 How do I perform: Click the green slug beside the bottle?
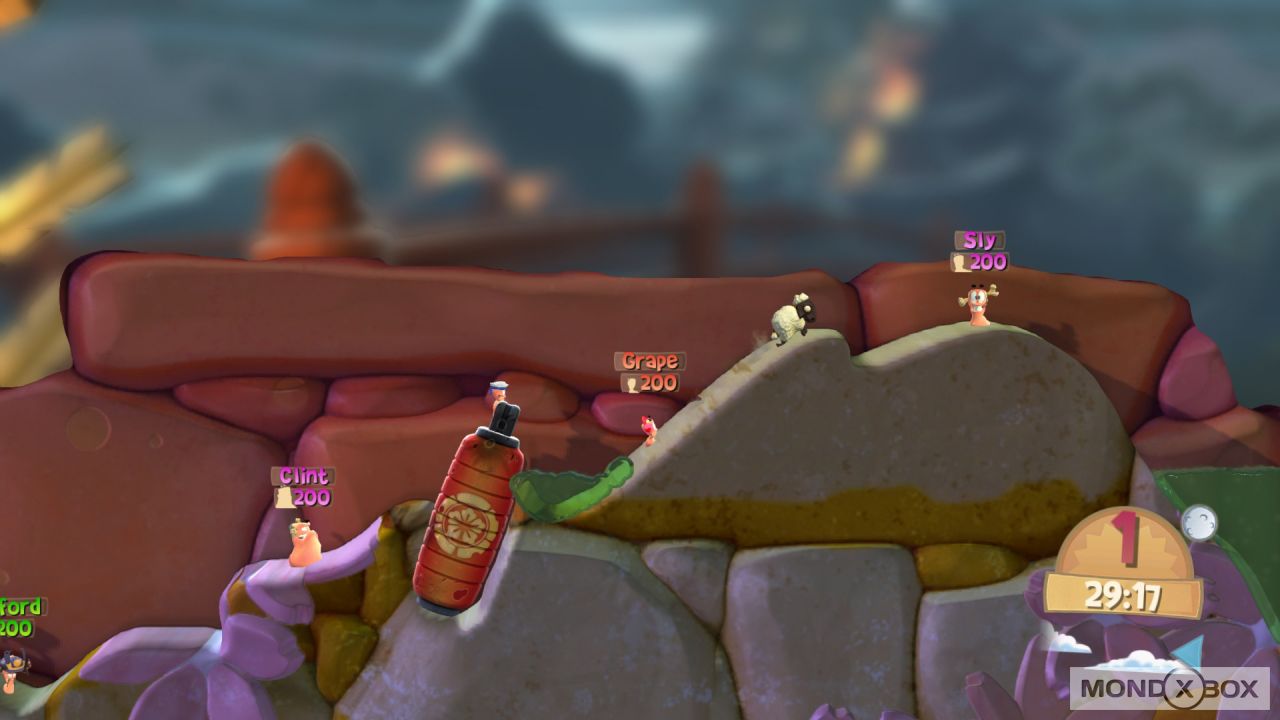570,490
